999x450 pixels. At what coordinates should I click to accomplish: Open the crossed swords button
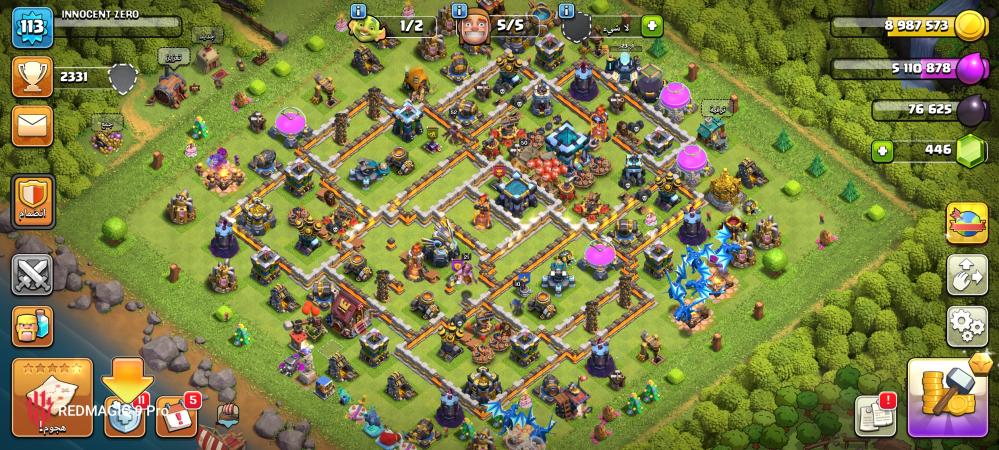[32, 273]
